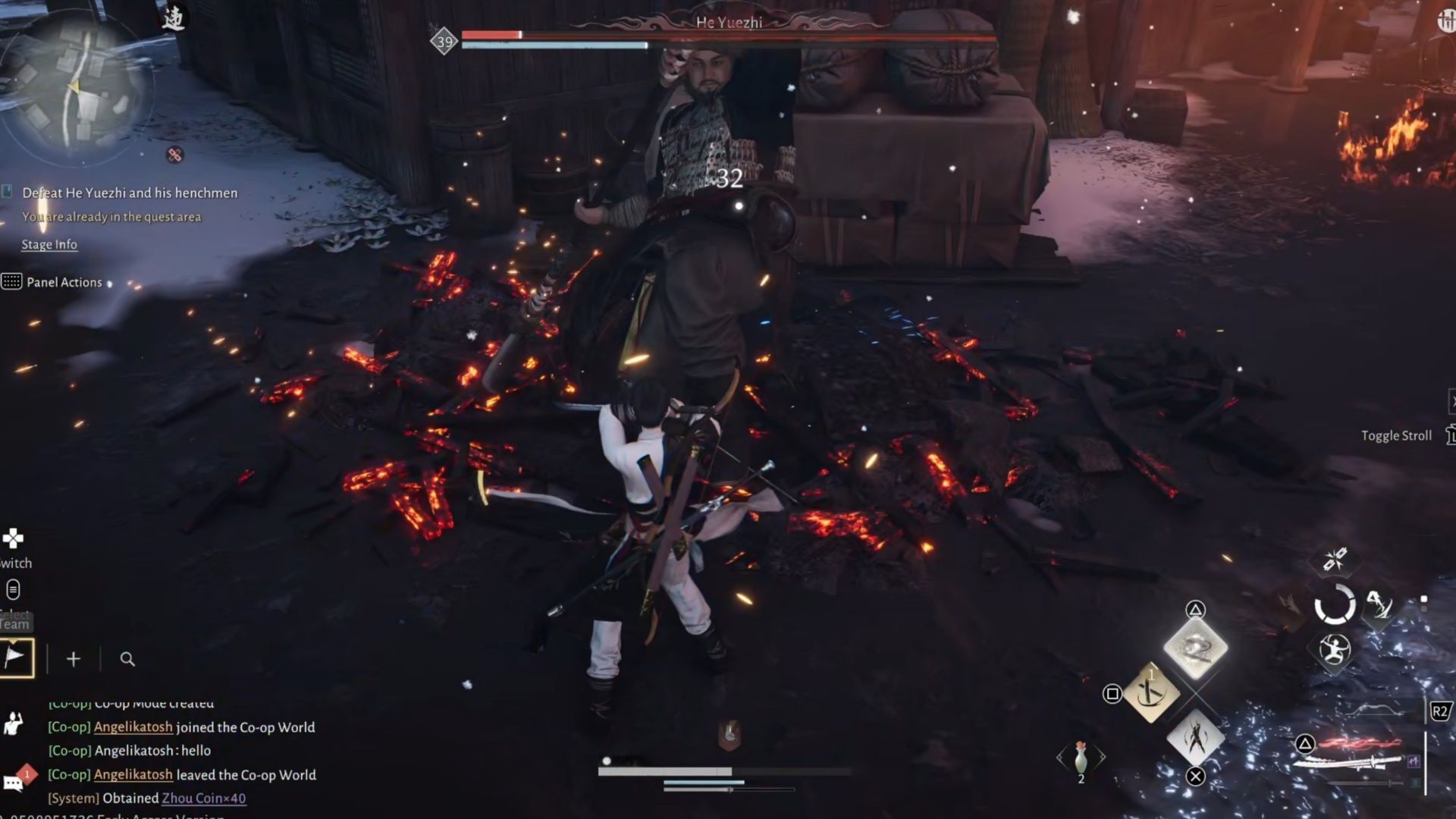Open the Stage Info link
The height and width of the screenshot is (819, 1456).
49,244
